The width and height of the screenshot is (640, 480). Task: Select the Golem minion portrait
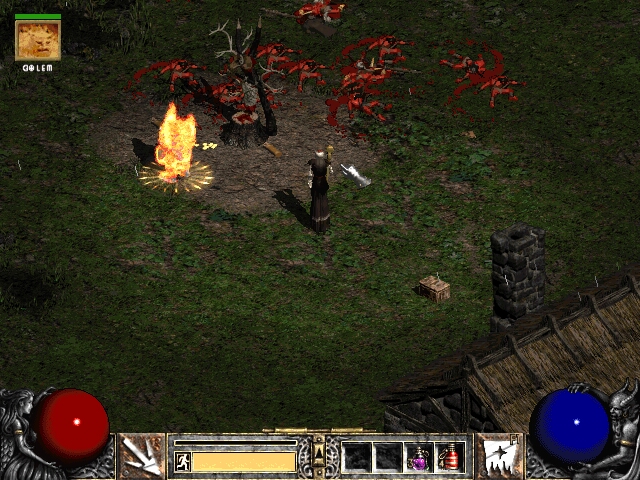click(x=38, y=40)
